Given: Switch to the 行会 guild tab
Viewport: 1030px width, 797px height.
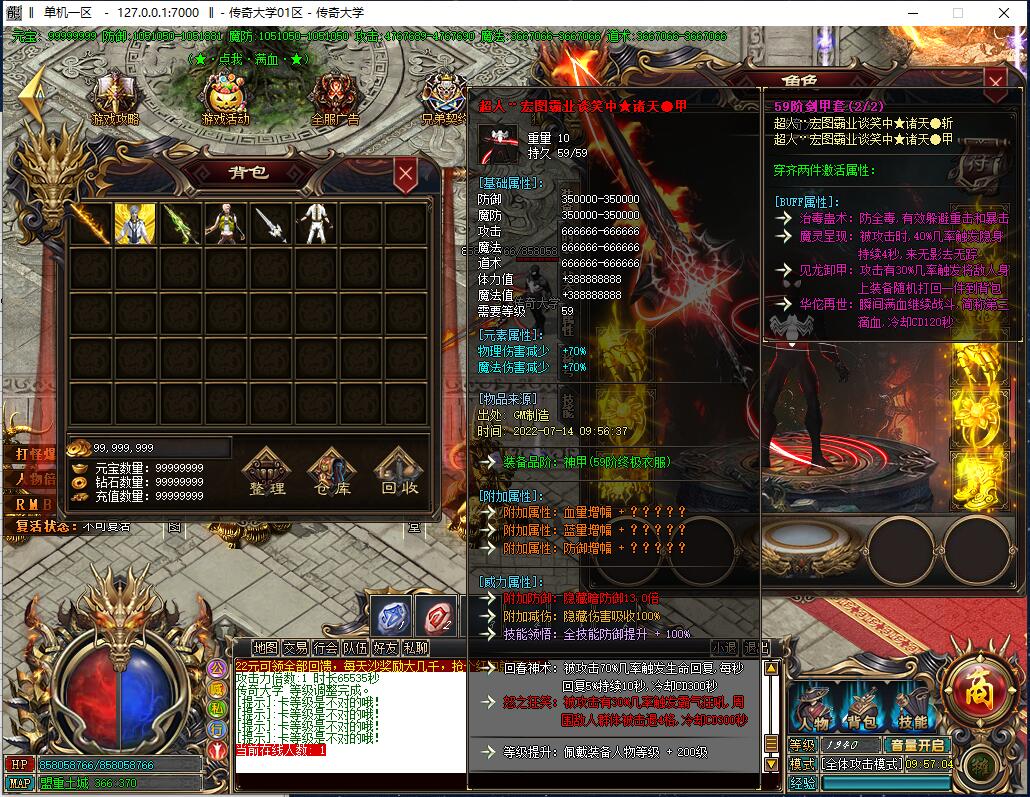Looking at the screenshot, I should pyautogui.click(x=325, y=648).
